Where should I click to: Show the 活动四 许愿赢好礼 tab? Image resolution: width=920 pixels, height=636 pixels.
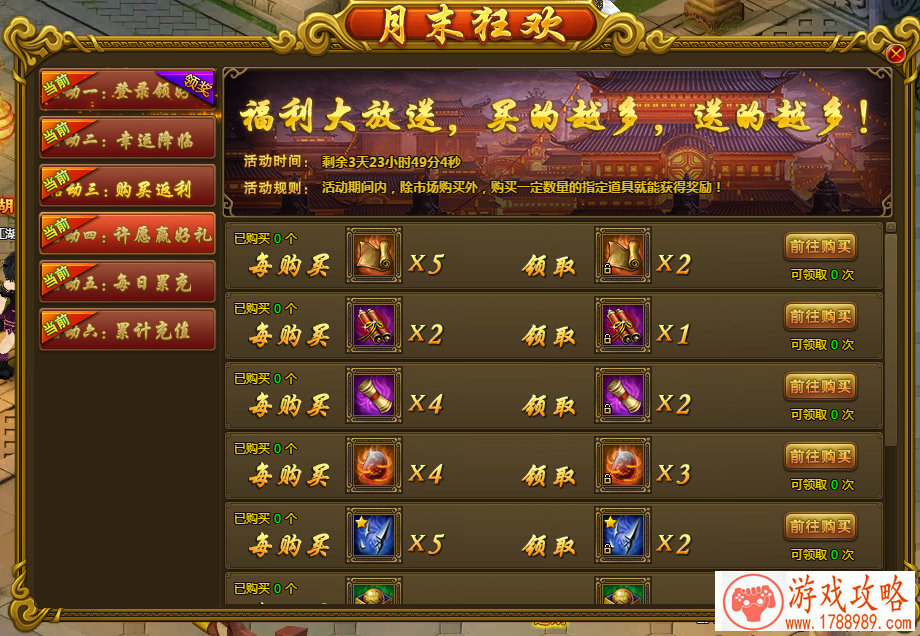(x=127, y=233)
